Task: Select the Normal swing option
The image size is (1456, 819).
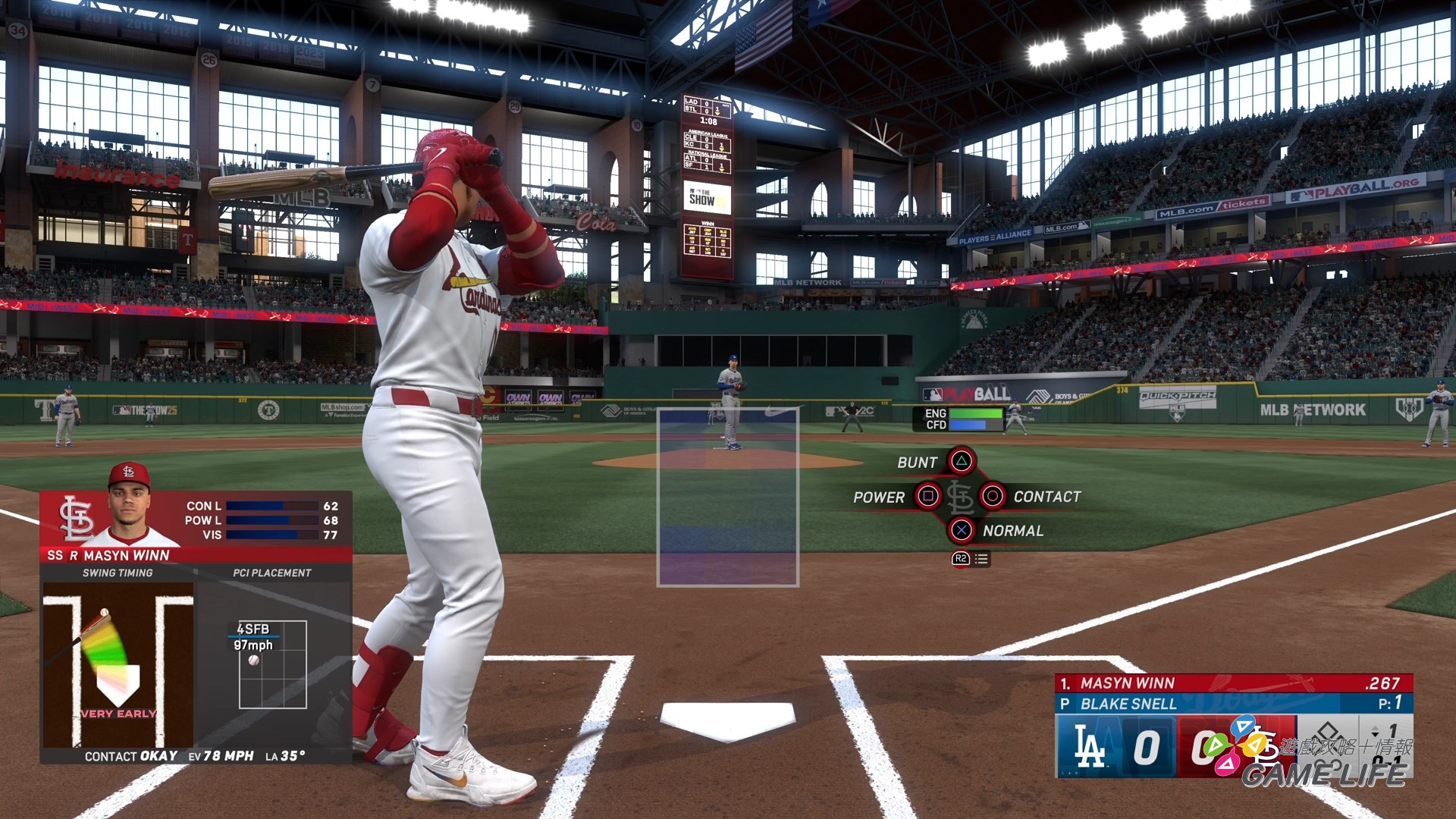Action: tap(961, 531)
